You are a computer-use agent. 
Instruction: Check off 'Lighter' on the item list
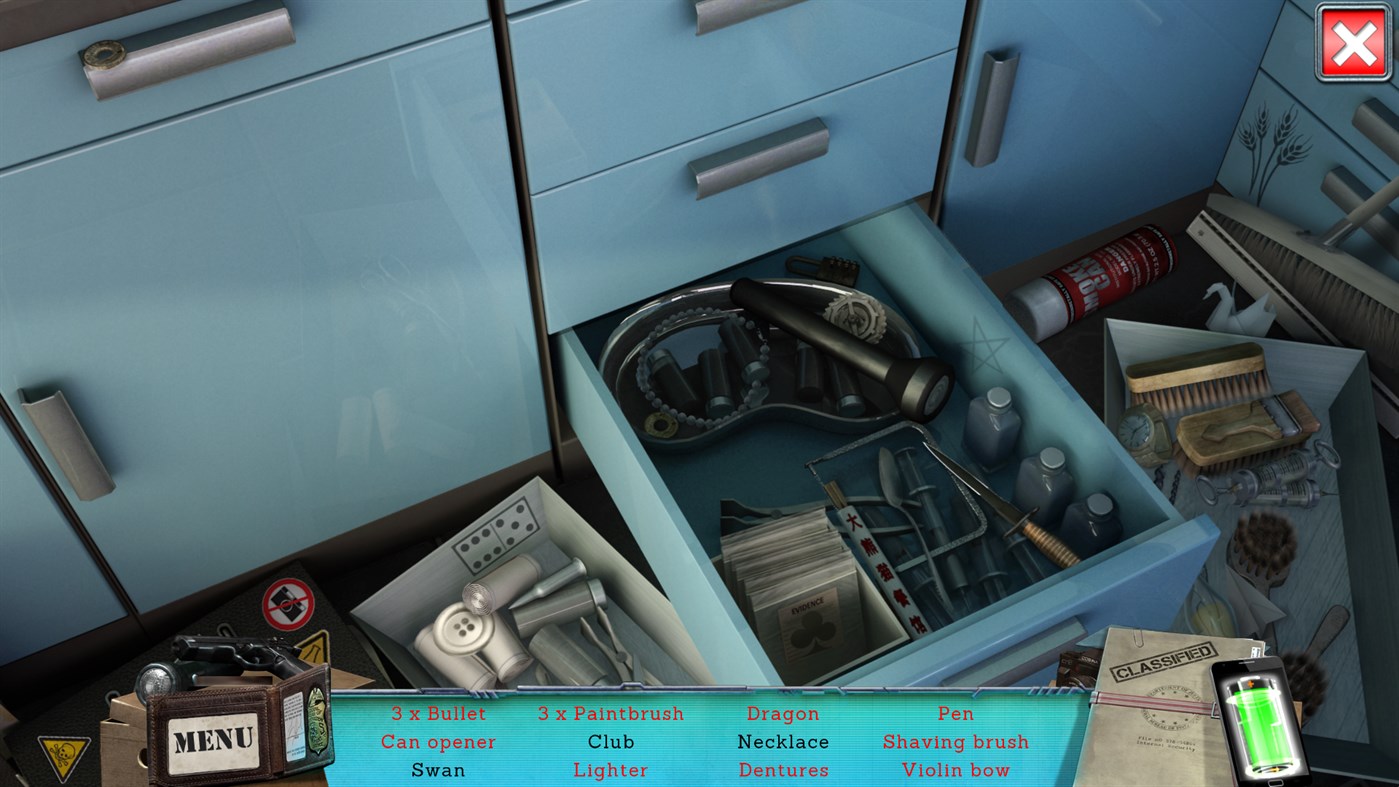610,770
